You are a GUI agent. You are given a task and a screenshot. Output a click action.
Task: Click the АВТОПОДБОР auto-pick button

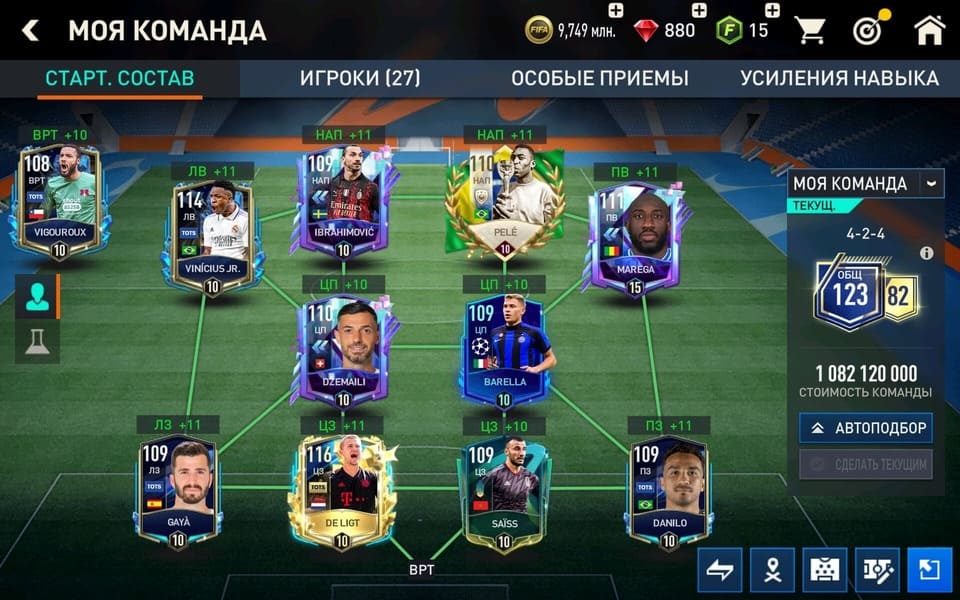tap(866, 428)
